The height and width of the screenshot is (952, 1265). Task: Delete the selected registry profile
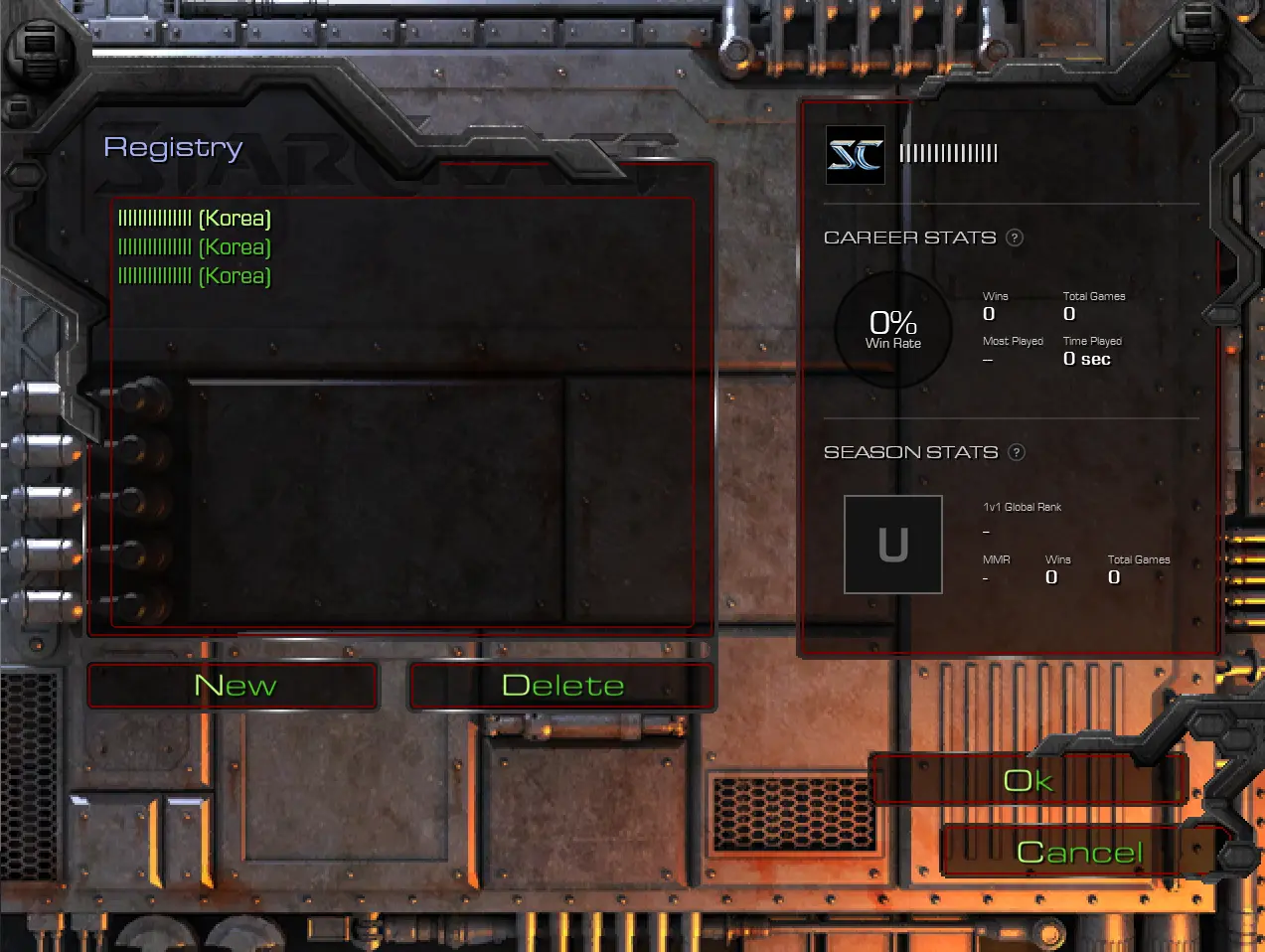(x=562, y=686)
